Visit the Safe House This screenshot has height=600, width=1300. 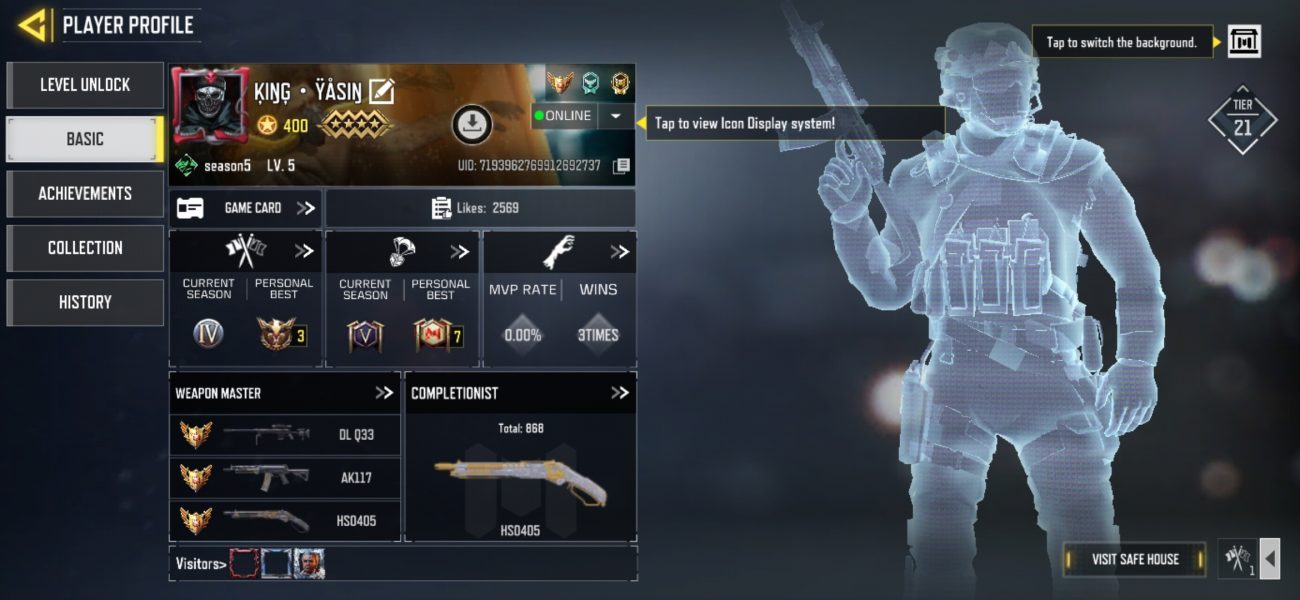(x=1135, y=559)
